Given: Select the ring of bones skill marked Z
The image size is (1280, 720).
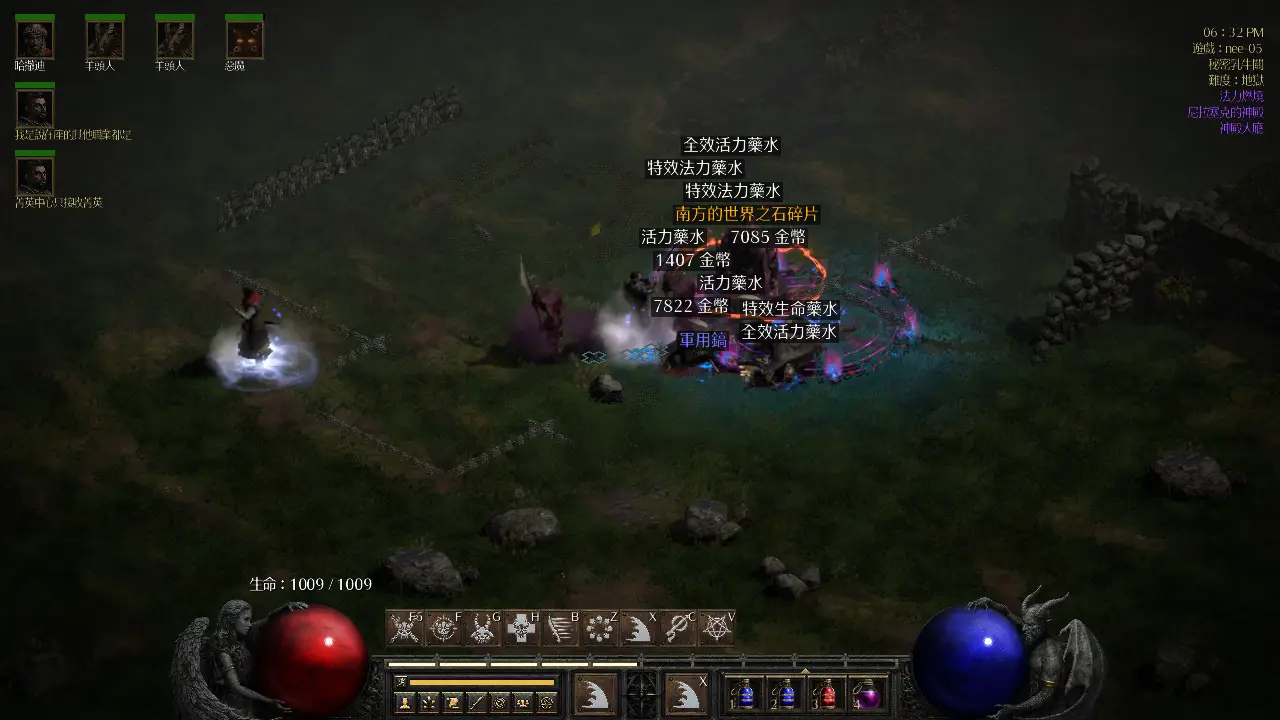Looking at the screenshot, I should click(x=599, y=628).
